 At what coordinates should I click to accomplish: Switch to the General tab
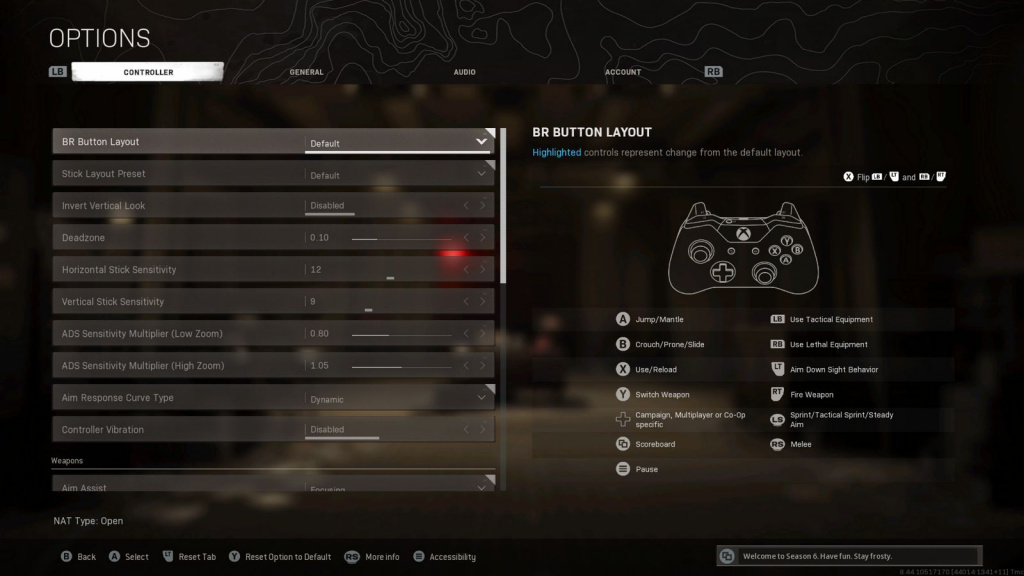[x=306, y=72]
